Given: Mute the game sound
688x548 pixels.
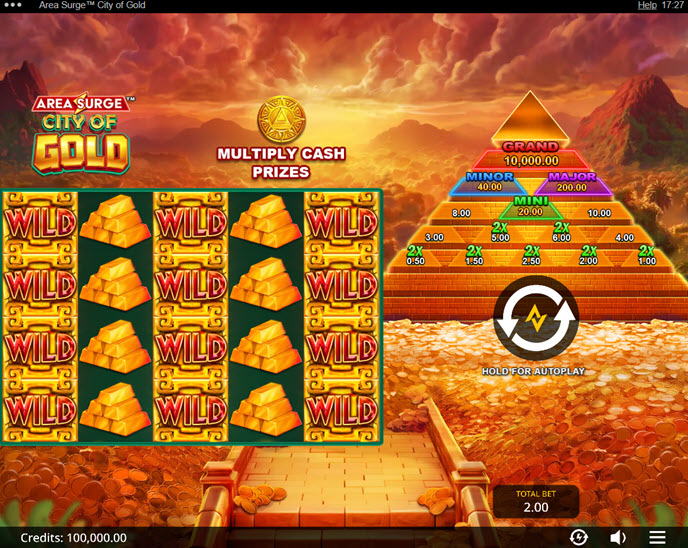Looking at the screenshot, I should [618, 537].
